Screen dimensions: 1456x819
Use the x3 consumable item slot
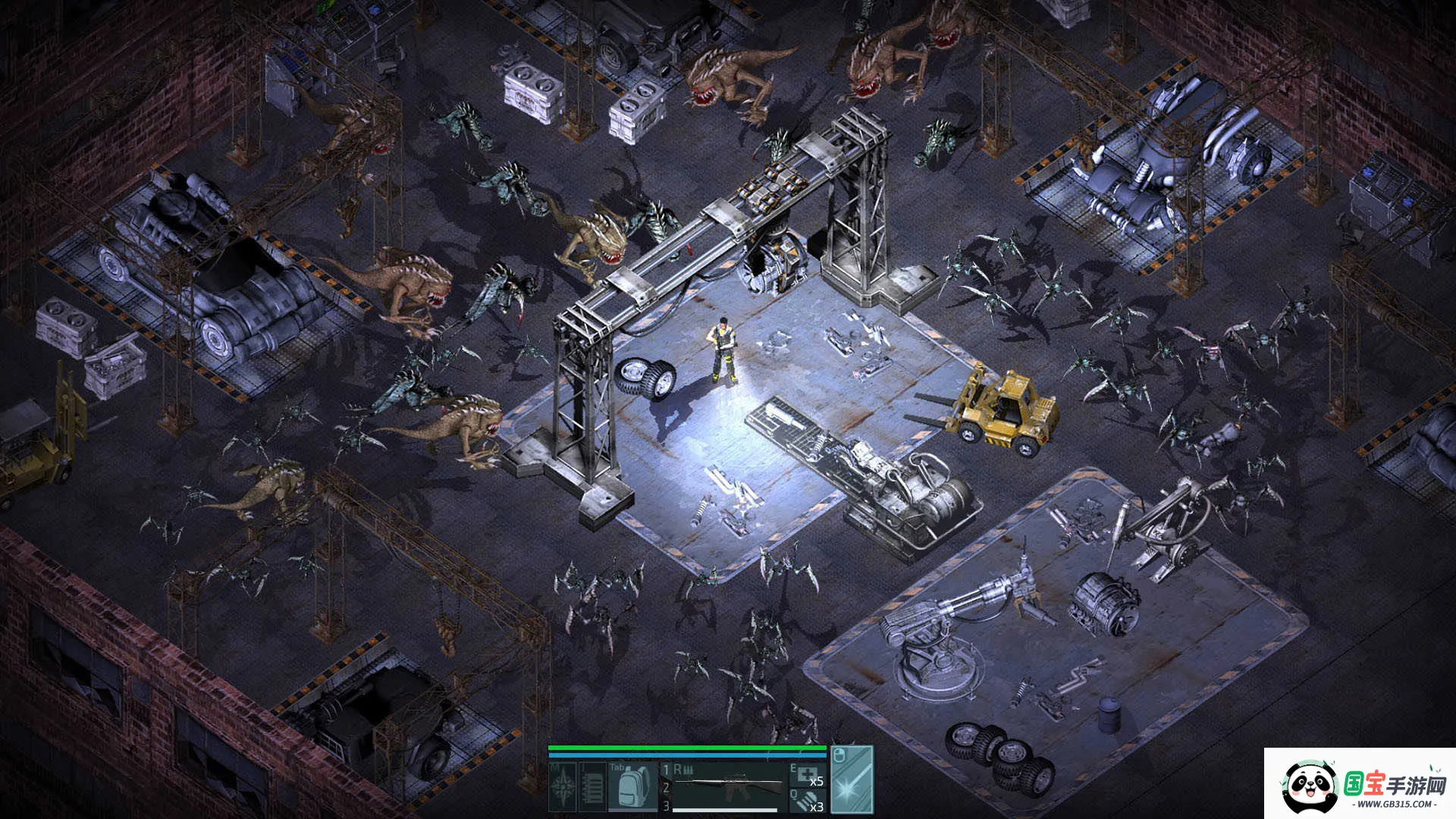coord(808,802)
